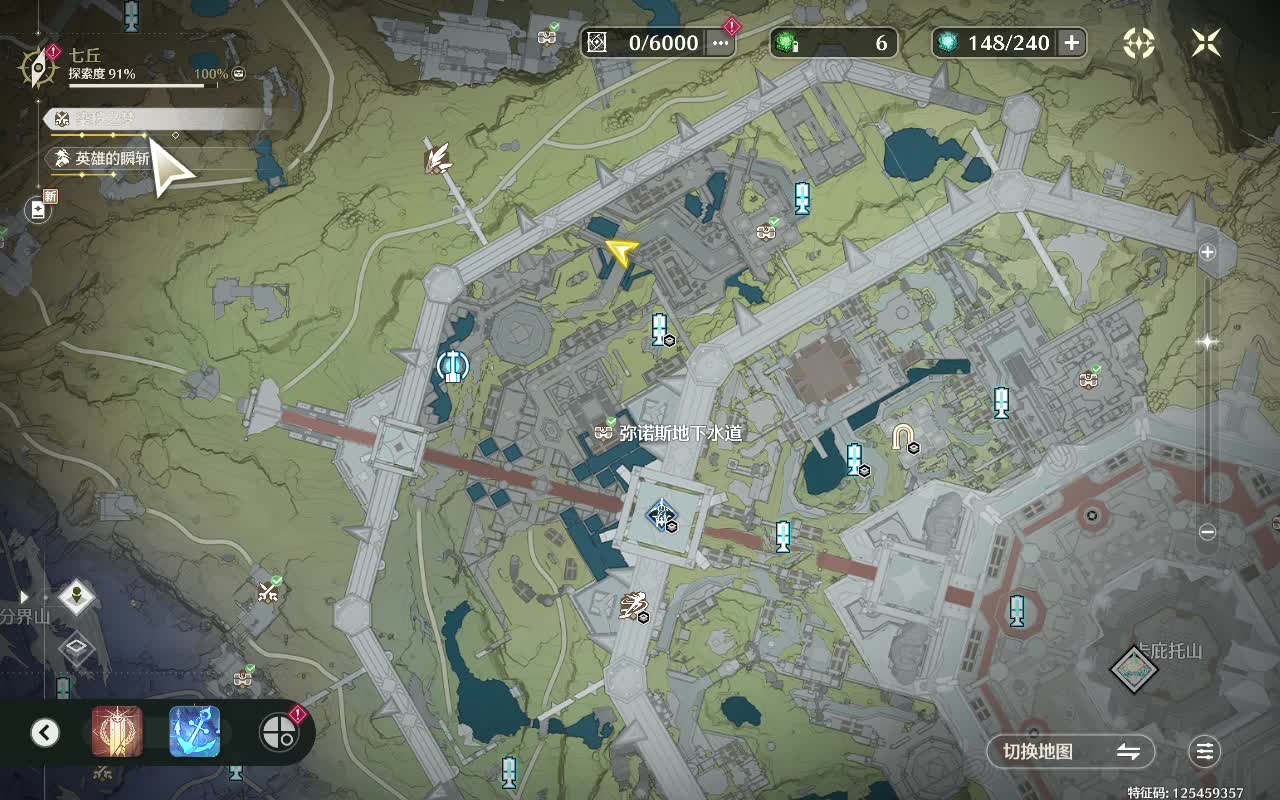The image size is (1280, 800).
Task: Open the quartered-circle icon with red alert
Action: point(278,733)
